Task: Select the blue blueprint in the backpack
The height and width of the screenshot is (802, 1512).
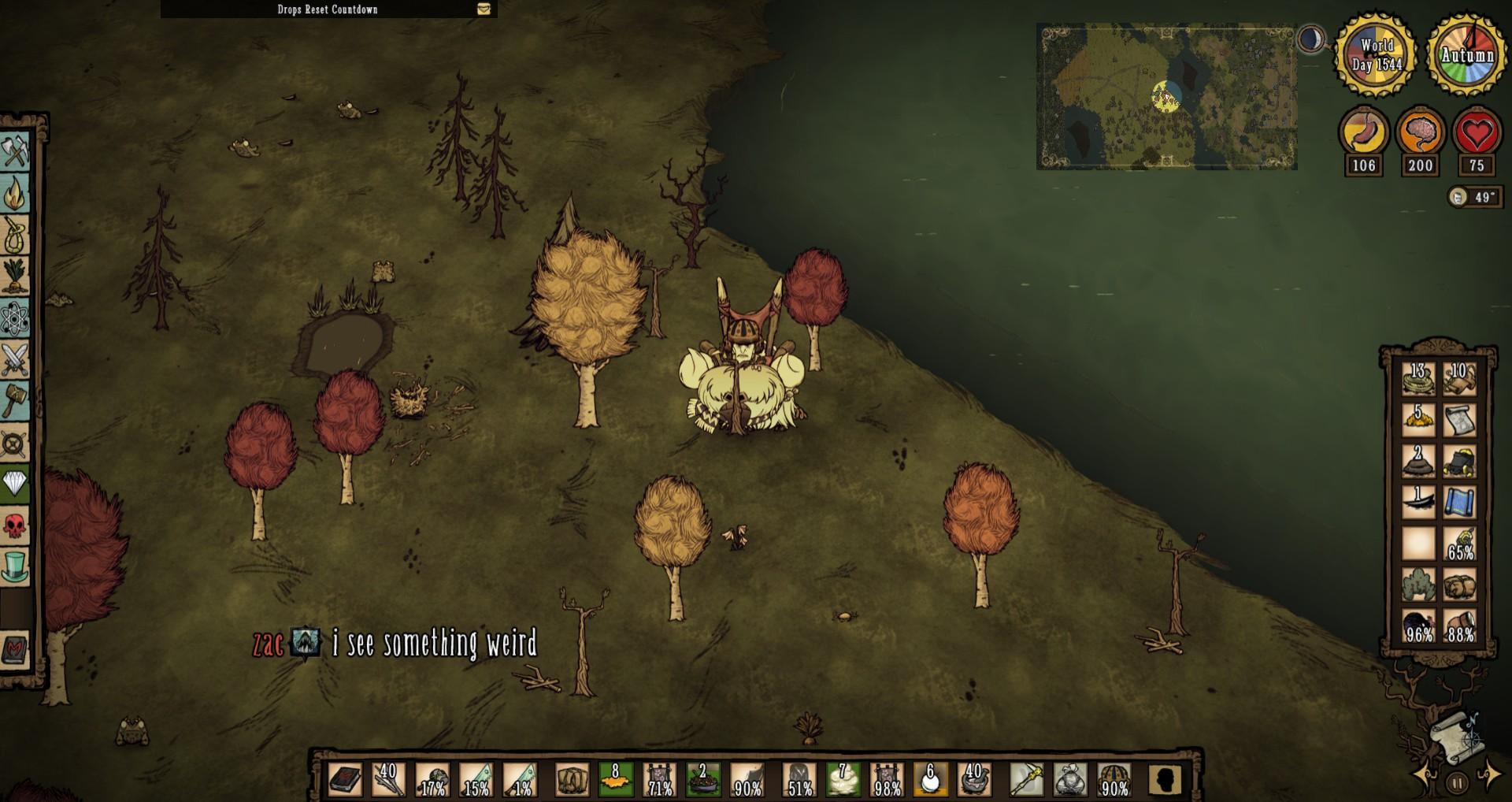Action: (1459, 503)
